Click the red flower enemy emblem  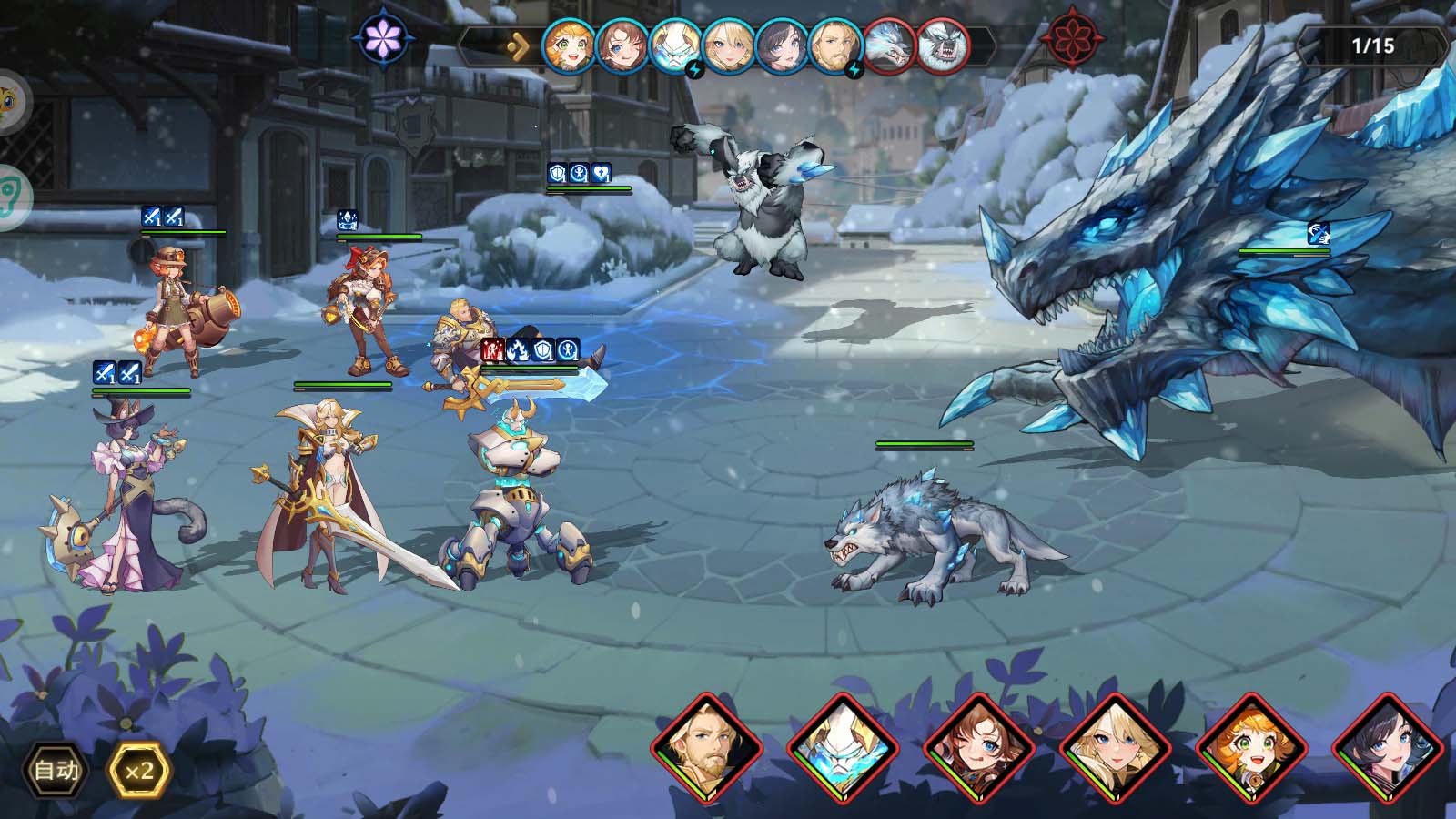coord(1072,40)
